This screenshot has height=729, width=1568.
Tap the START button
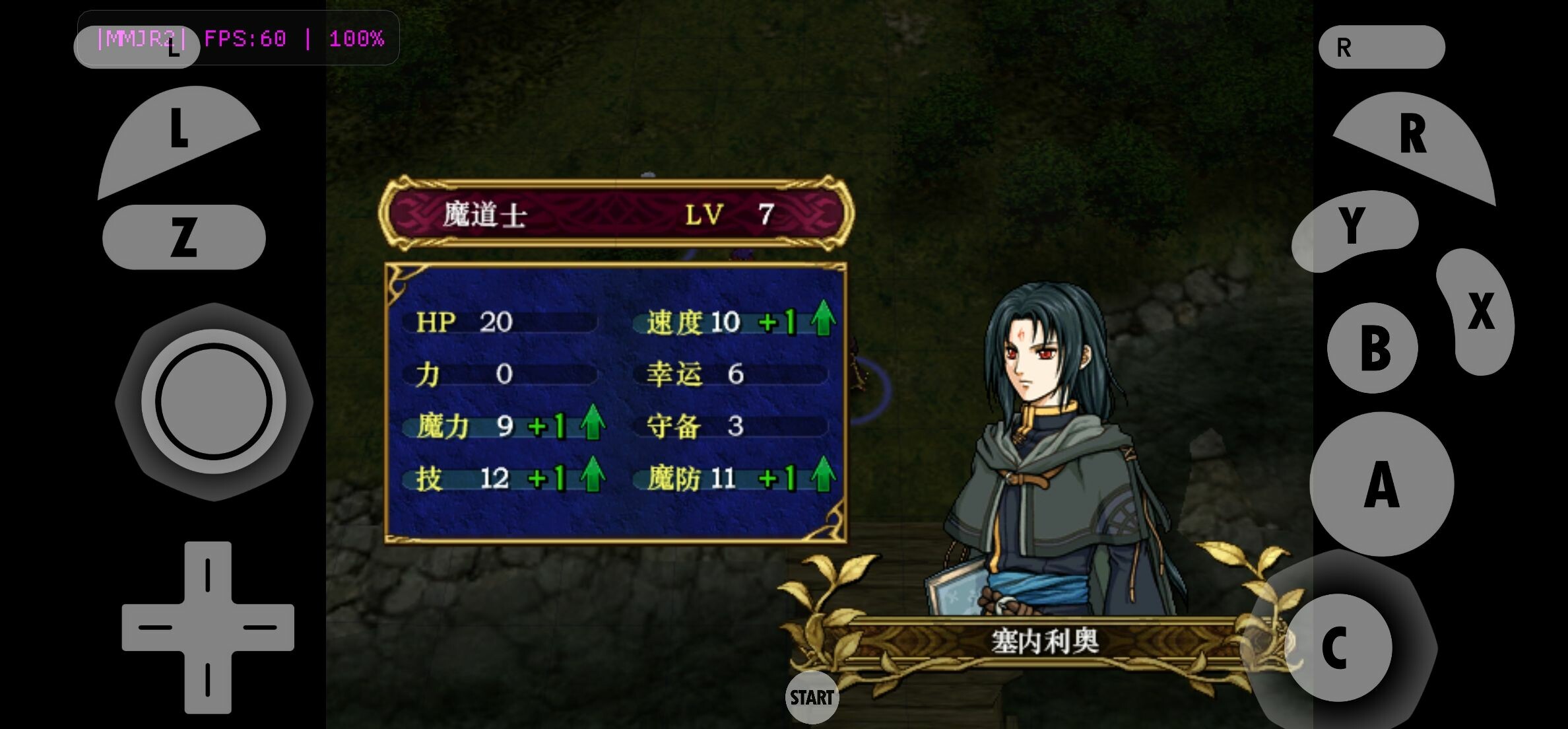click(x=812, y=697)
